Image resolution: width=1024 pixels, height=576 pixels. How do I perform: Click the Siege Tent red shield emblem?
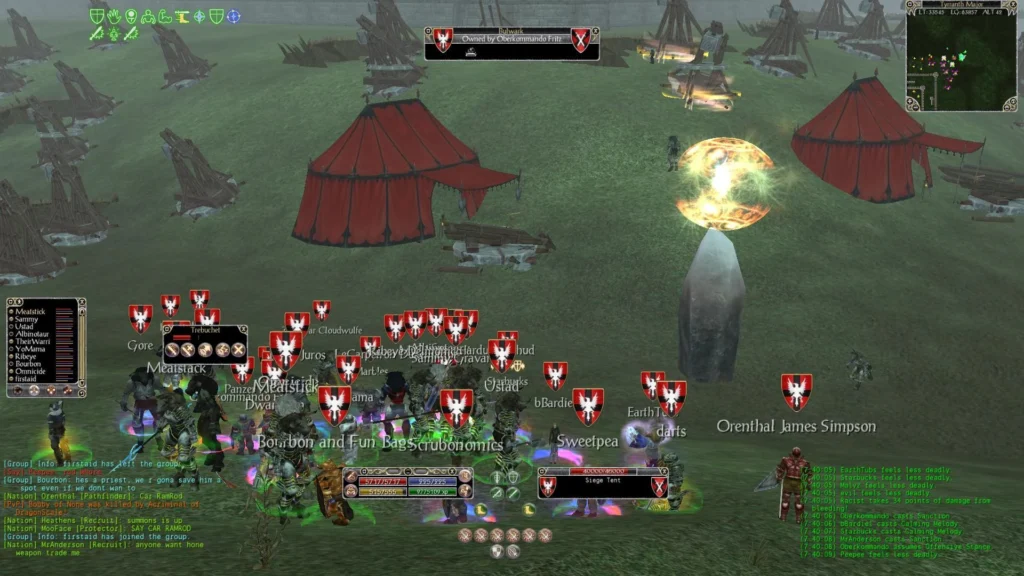point(548,487)
